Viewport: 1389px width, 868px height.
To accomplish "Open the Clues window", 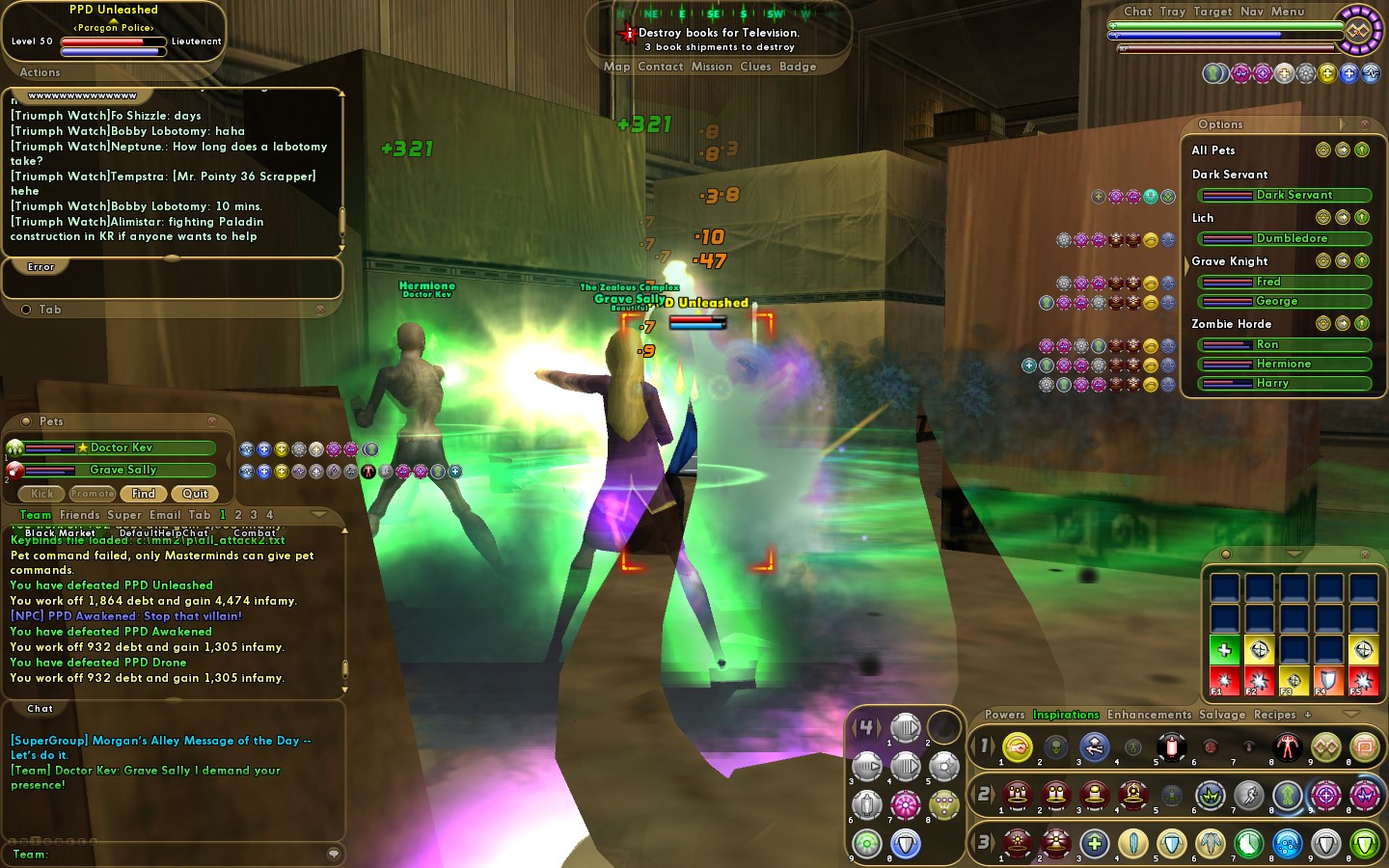I will [755, 67].
